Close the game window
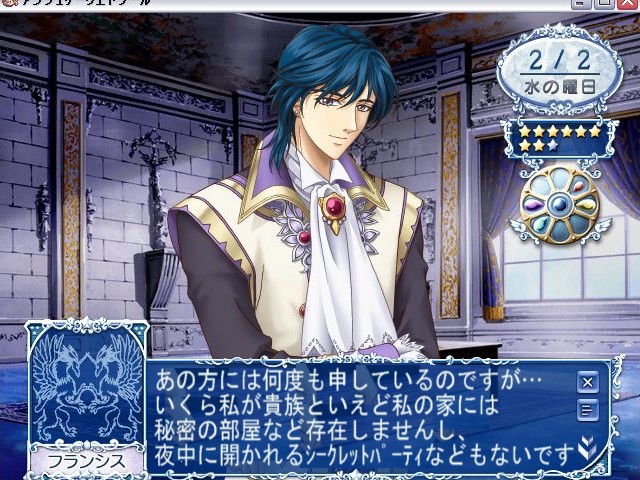Image resolution: width=640 pixels, height=480 pixels. [629, 5]
